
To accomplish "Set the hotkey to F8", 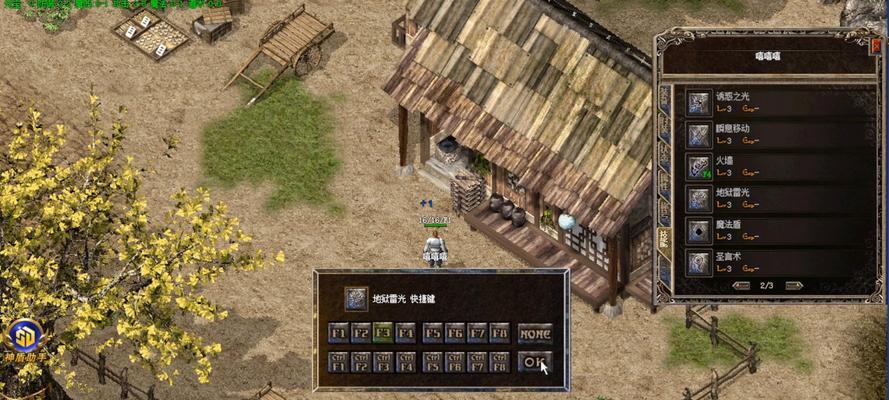I will [500, 333].
